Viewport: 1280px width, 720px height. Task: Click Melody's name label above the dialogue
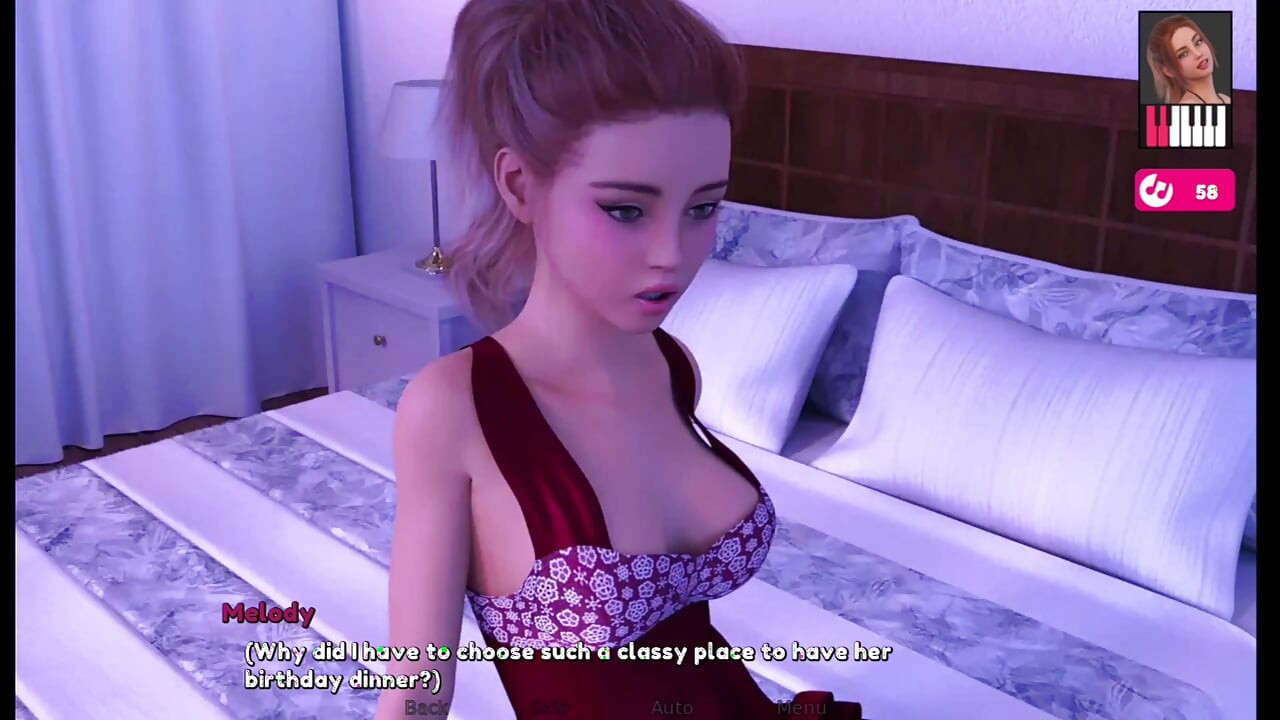click(x=268, y=614)
